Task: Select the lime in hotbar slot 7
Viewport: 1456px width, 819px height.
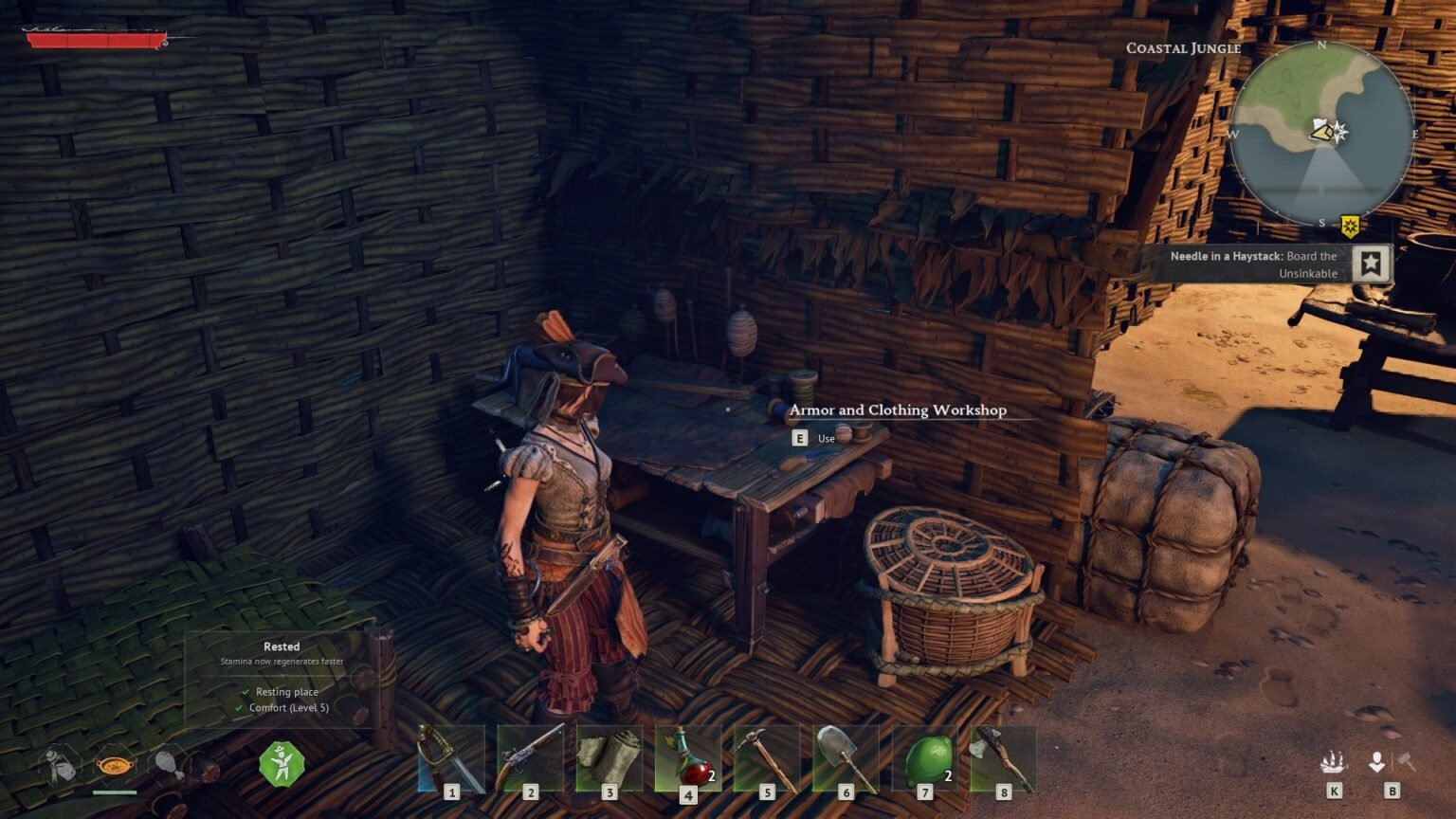Action: click(928, 758)
